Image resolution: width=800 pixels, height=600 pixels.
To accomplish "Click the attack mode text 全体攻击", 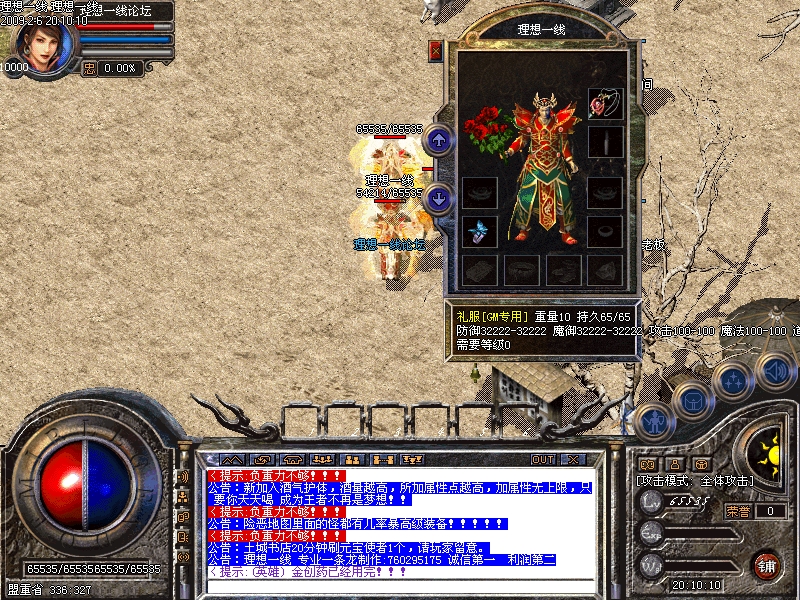I will 721,481.
